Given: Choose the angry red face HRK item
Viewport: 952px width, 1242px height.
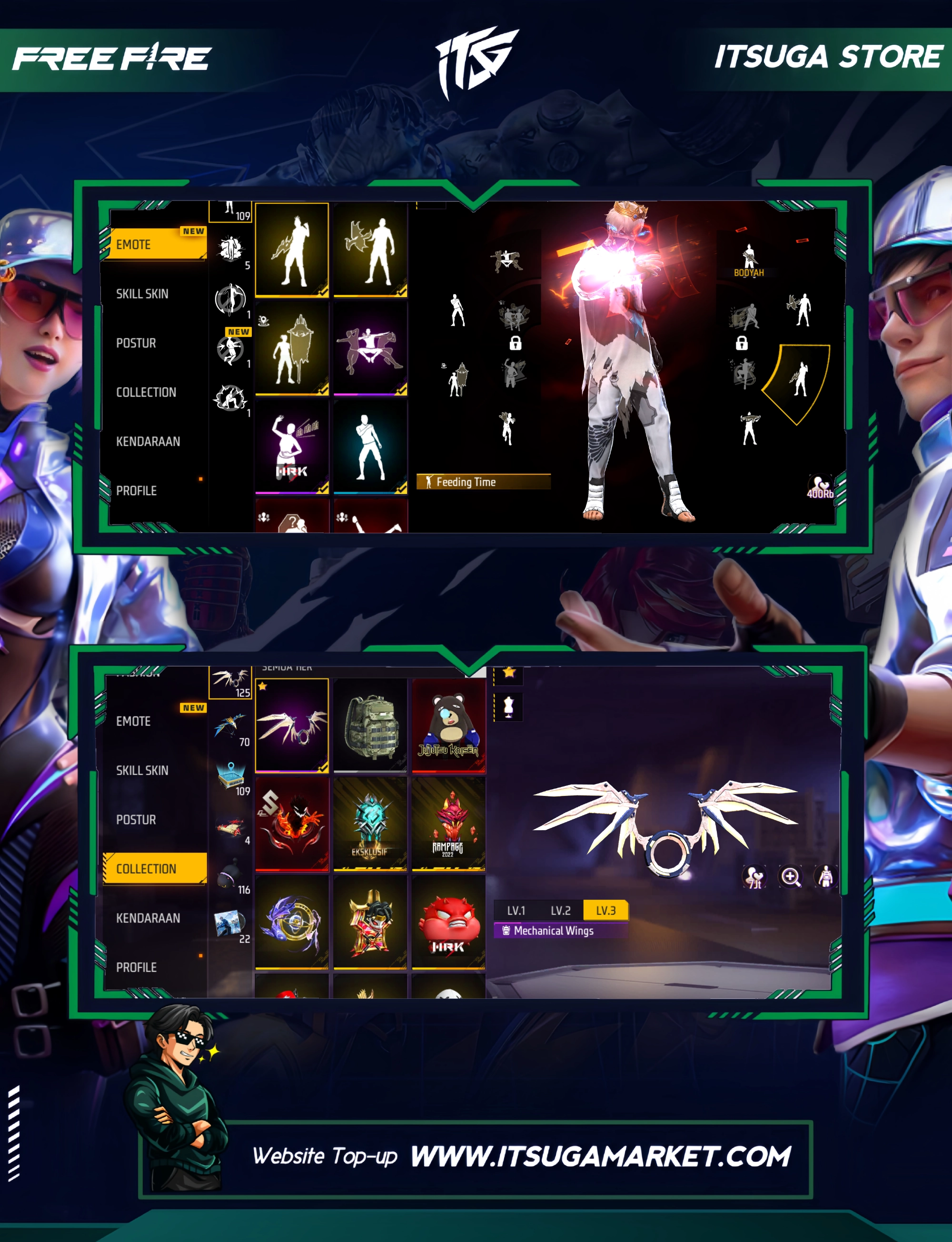Looking at the screenshot, I should tap(448, 923).
